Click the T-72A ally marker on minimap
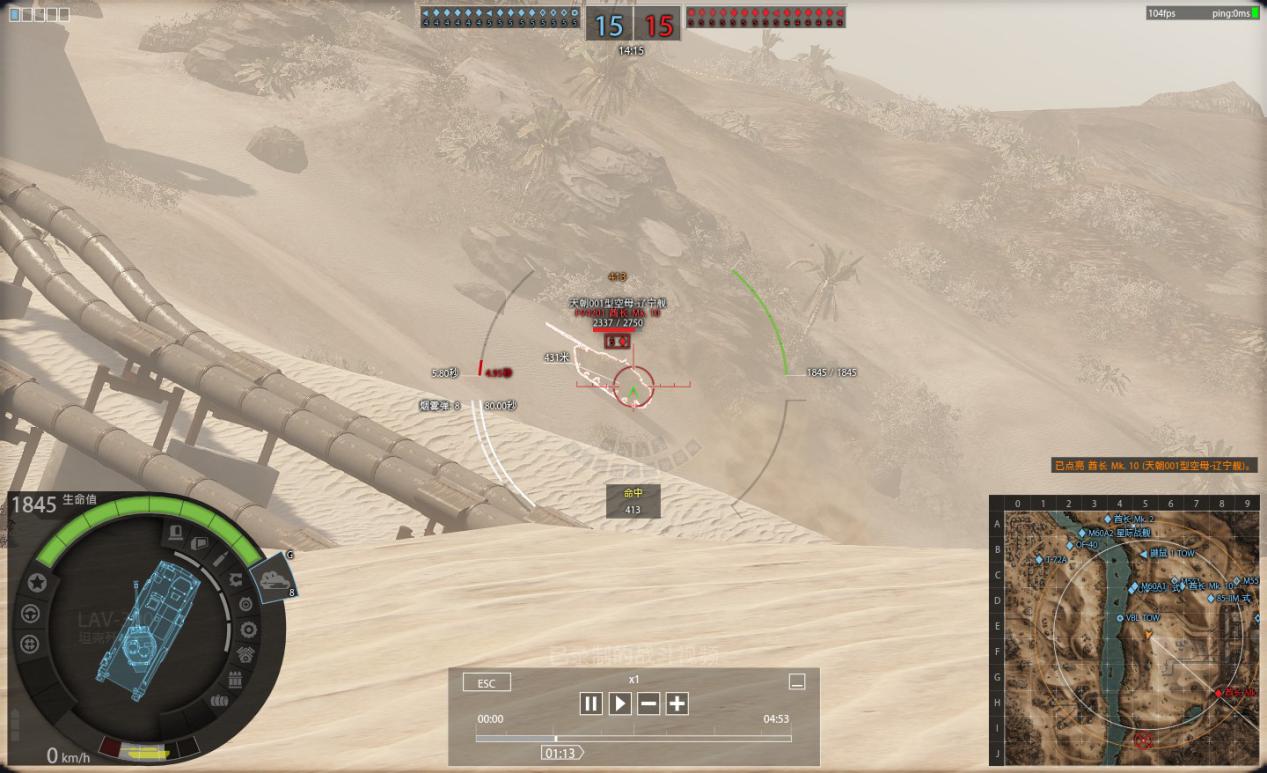This screenshot has width=1267, height=773. click(x=1040, y=560)
